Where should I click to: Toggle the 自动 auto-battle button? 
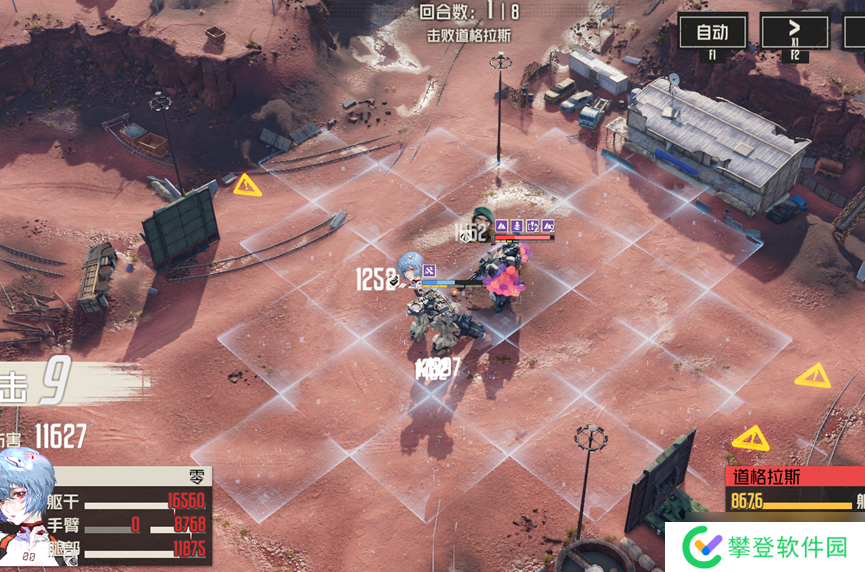[712, 32]
